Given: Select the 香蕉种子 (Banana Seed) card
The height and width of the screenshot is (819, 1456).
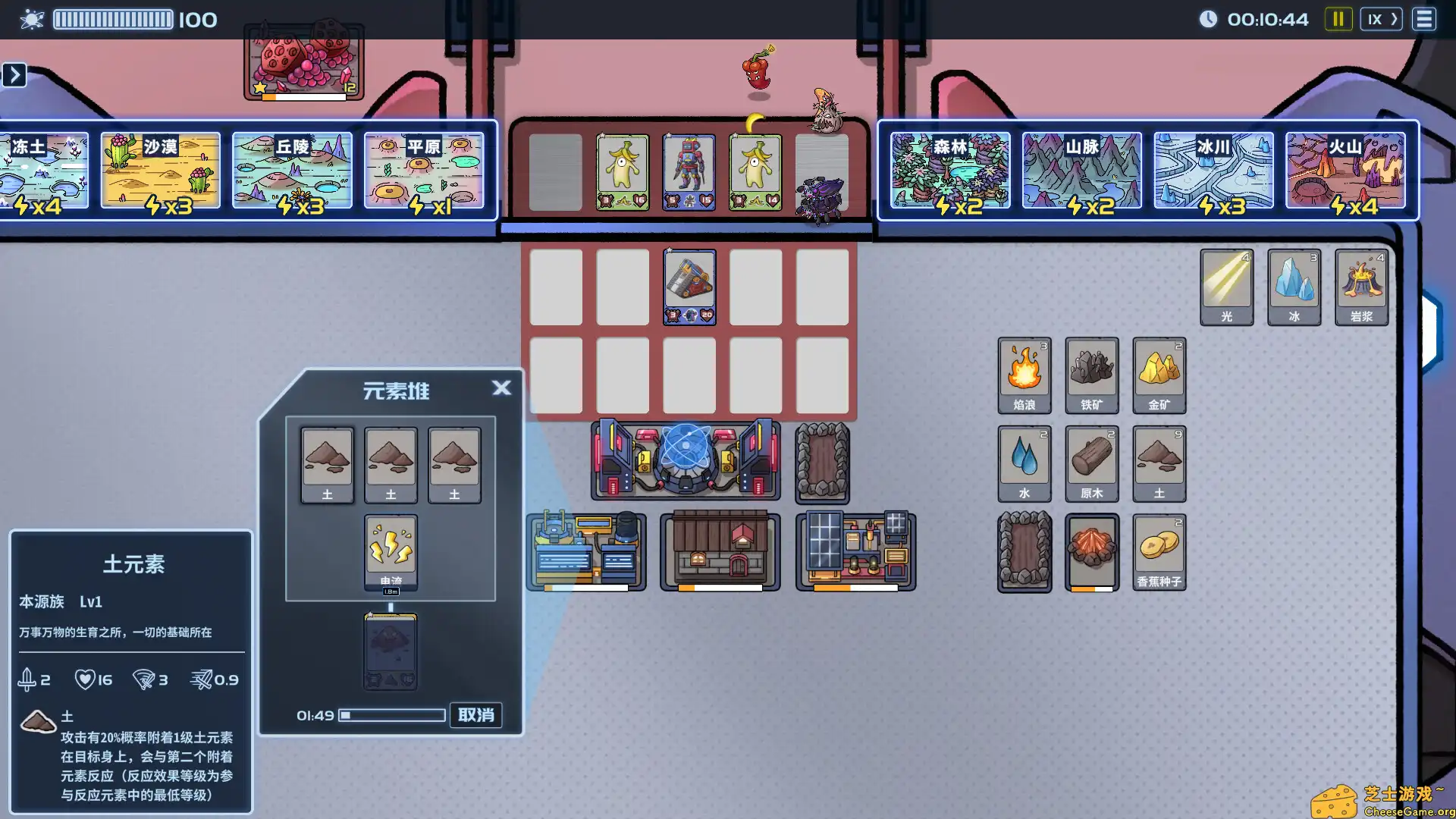Looking at the screenshot, I should 1159,551.
